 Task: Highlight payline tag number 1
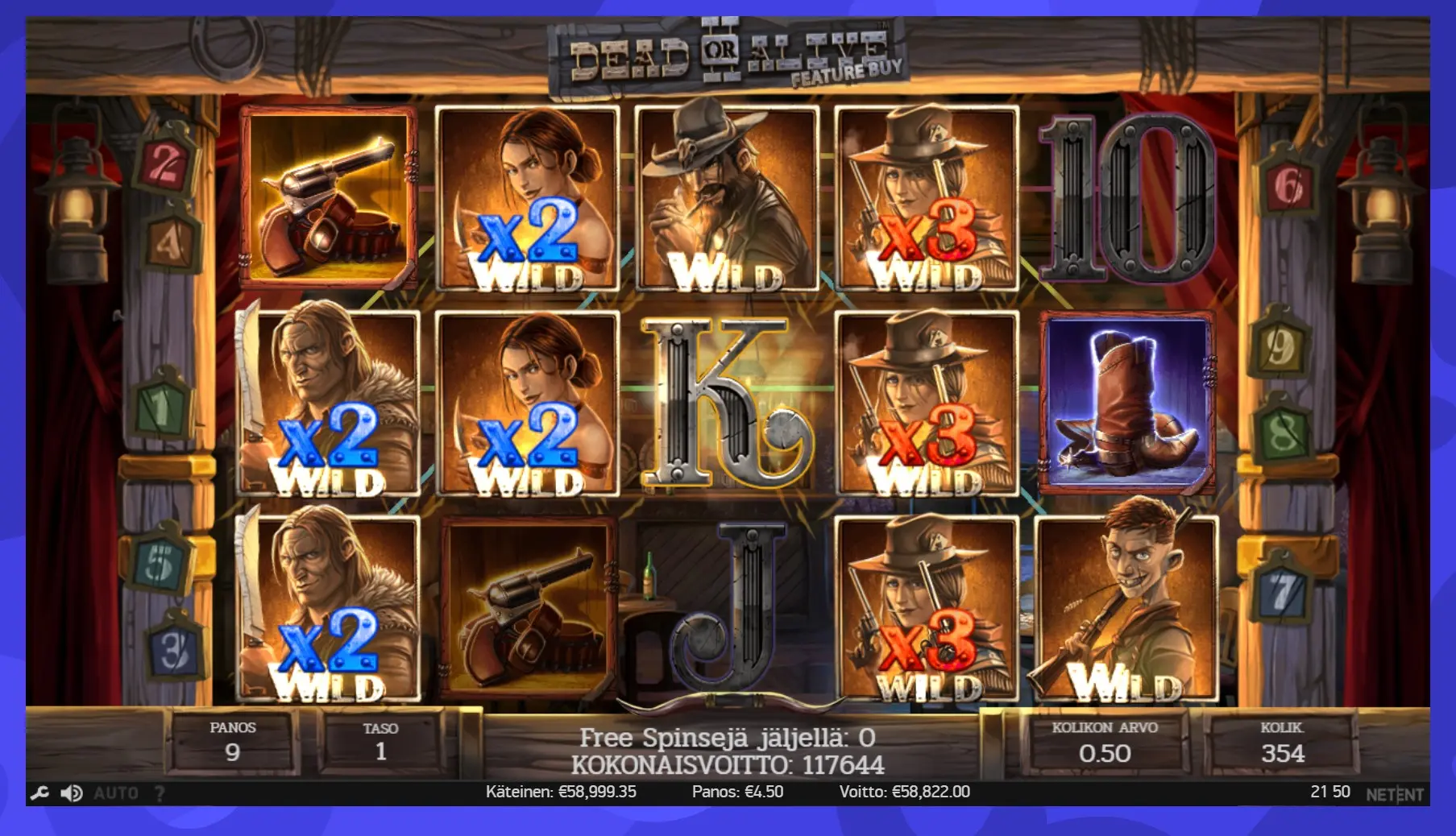click(161, 409)
